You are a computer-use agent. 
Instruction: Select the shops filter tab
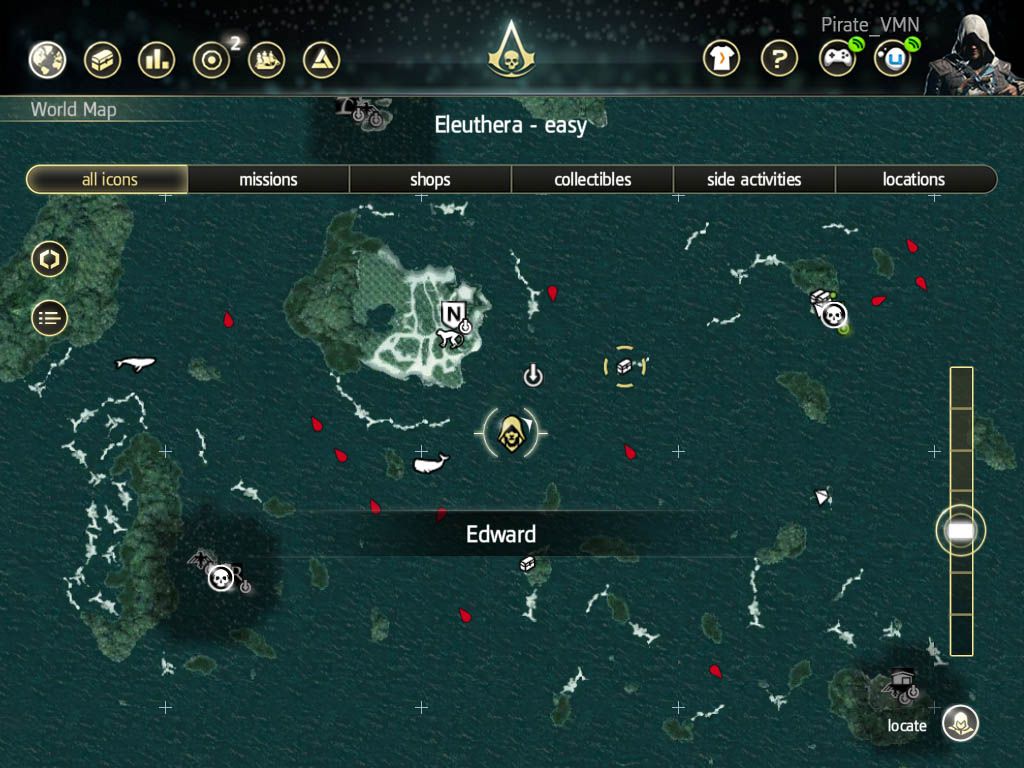pyautogui.click(x=430, y=180)
